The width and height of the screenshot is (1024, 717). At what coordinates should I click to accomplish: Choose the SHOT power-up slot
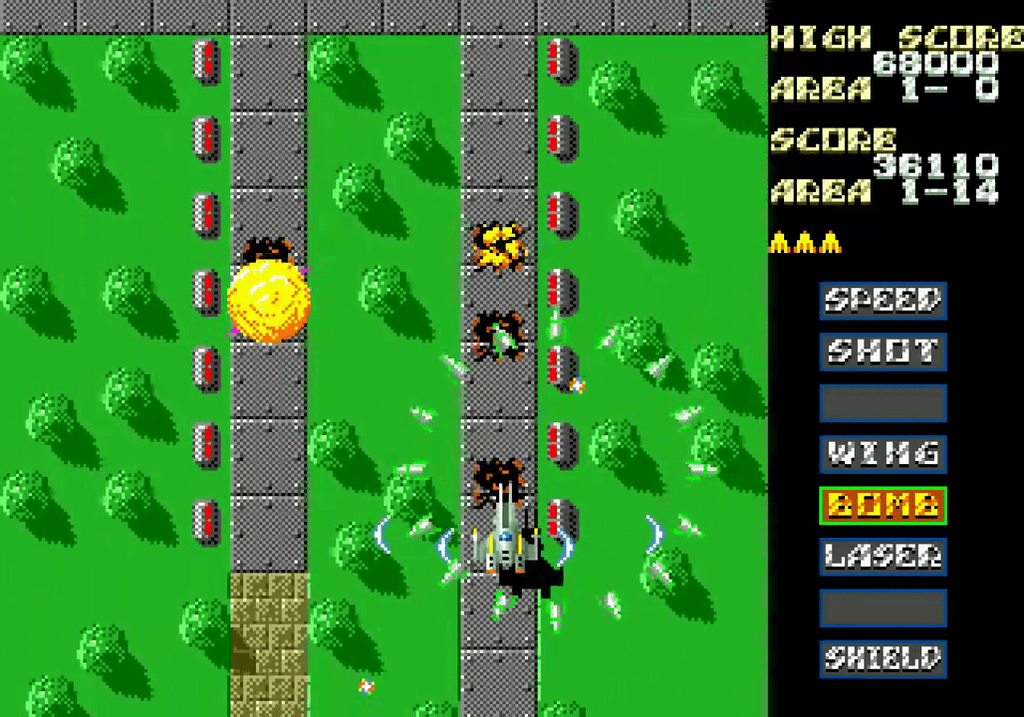coord(882,351)
